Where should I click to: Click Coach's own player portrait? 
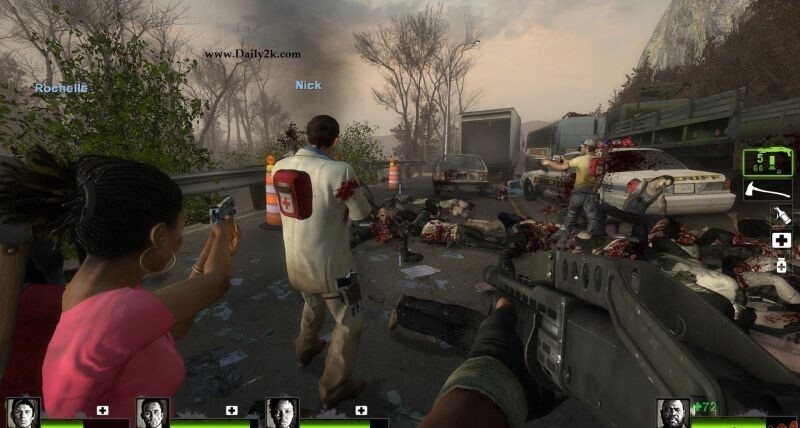[x=673, y=412]
